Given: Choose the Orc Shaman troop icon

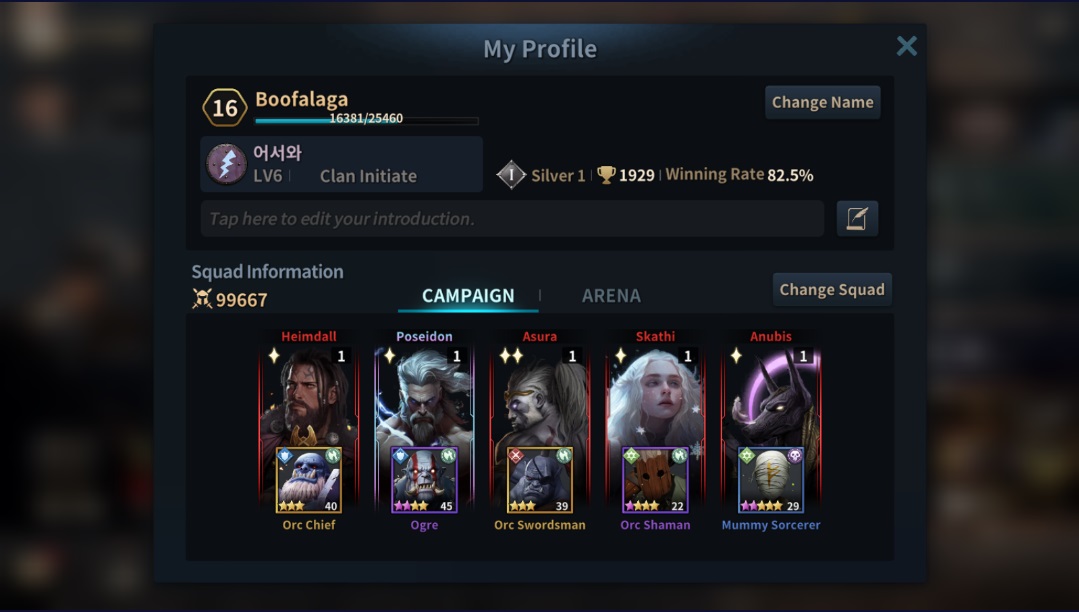Looking at the screenshot, I should (655, 480).
